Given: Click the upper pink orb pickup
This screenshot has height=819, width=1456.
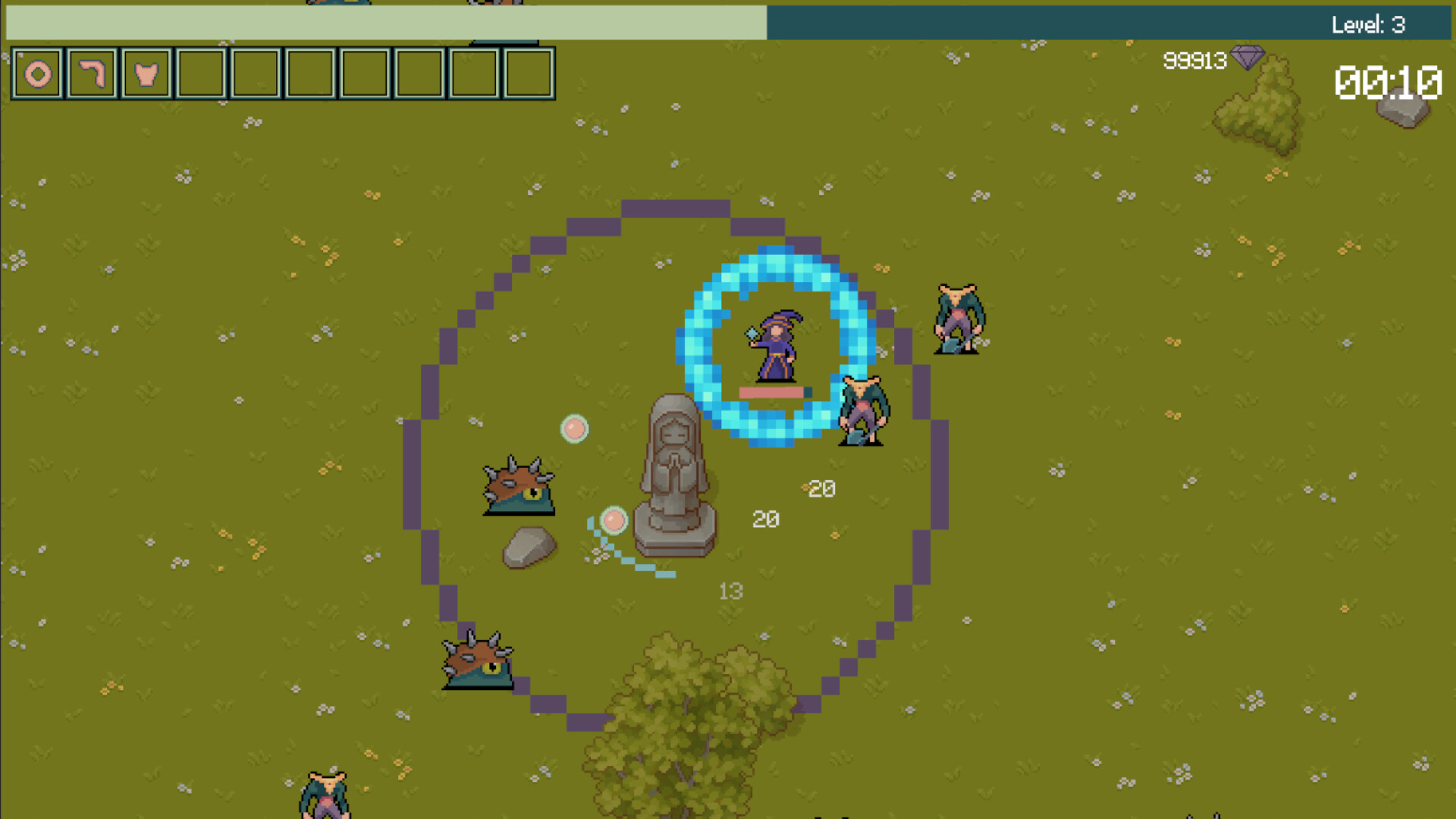Looking at the screenshot, I should tap(574, 429).
